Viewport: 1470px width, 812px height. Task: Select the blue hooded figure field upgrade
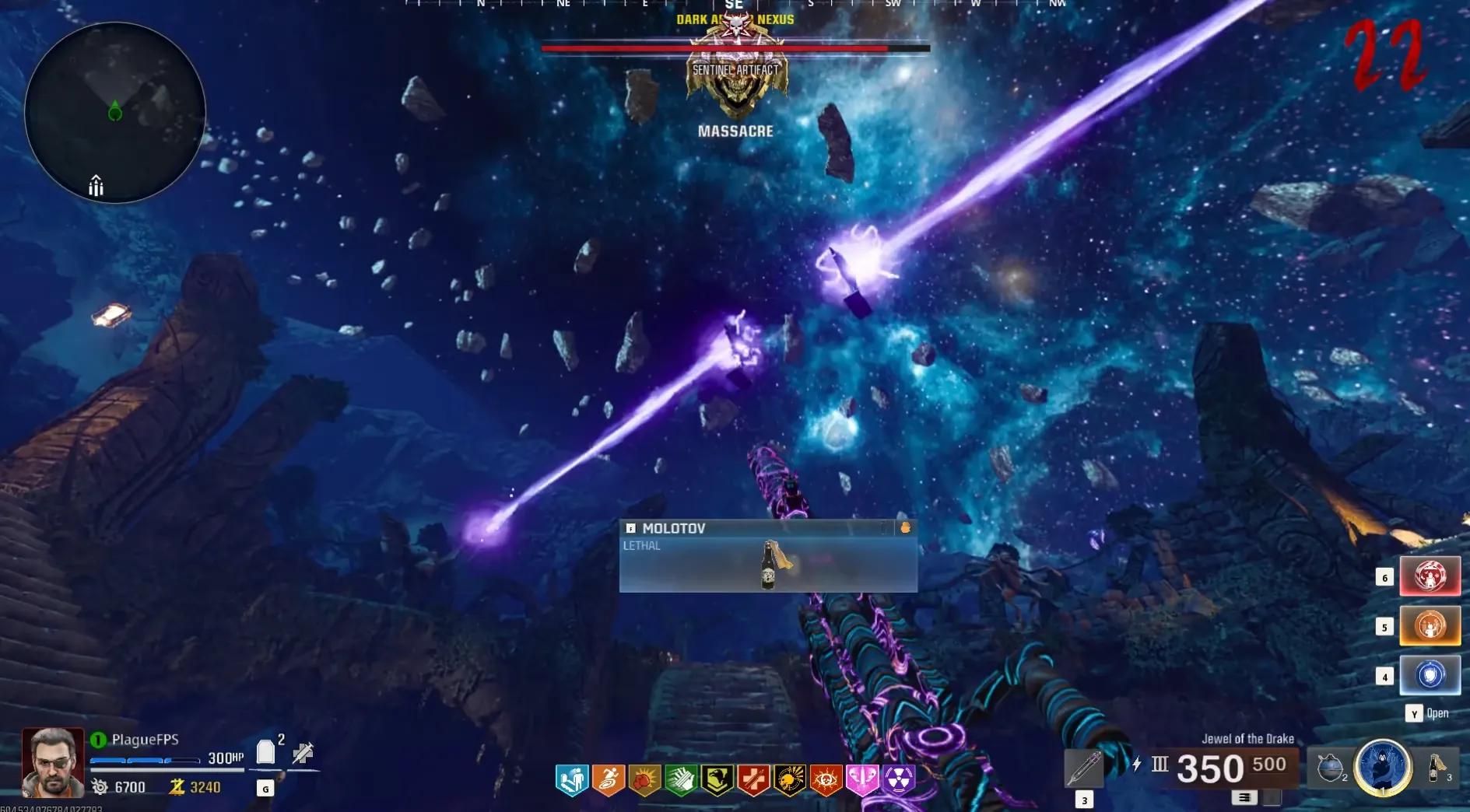(x=1383, y=768)
